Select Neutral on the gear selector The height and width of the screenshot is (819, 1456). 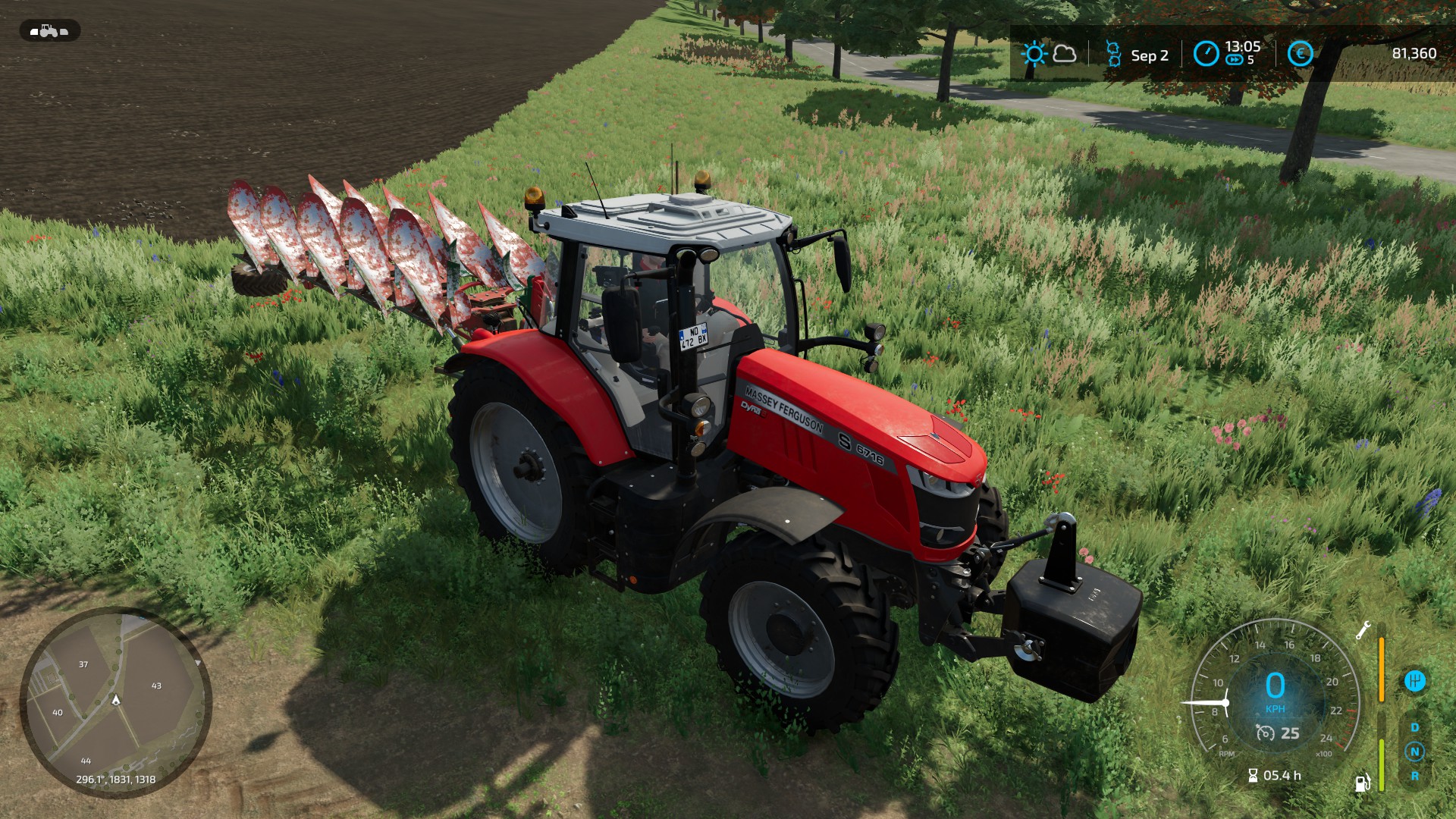tap(1414, 752)
